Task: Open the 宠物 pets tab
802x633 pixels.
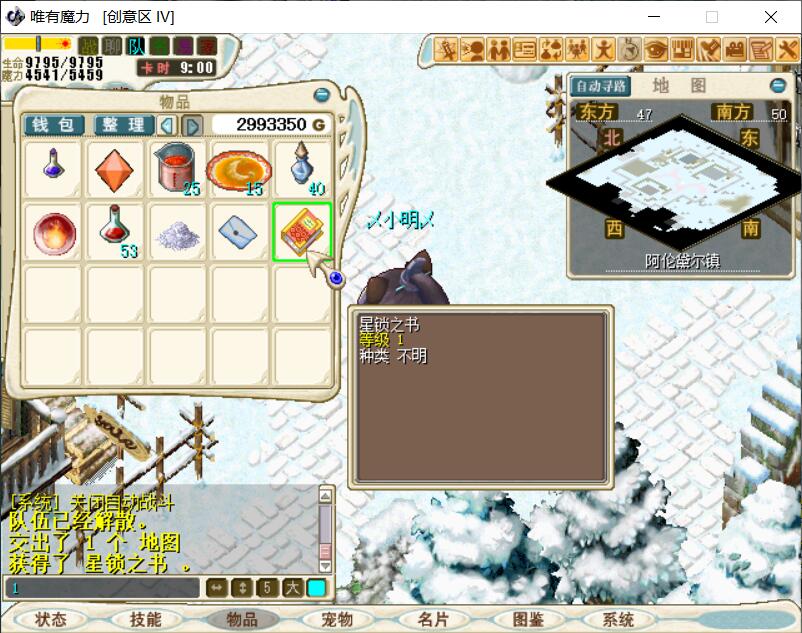Action: [x=337, y=620]
